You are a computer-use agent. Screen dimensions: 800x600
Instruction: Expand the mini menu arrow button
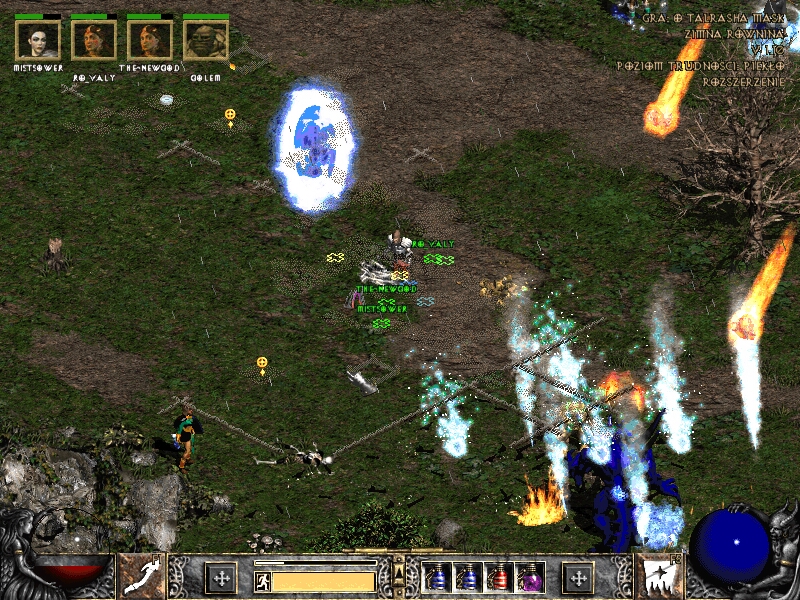(399, 571)
